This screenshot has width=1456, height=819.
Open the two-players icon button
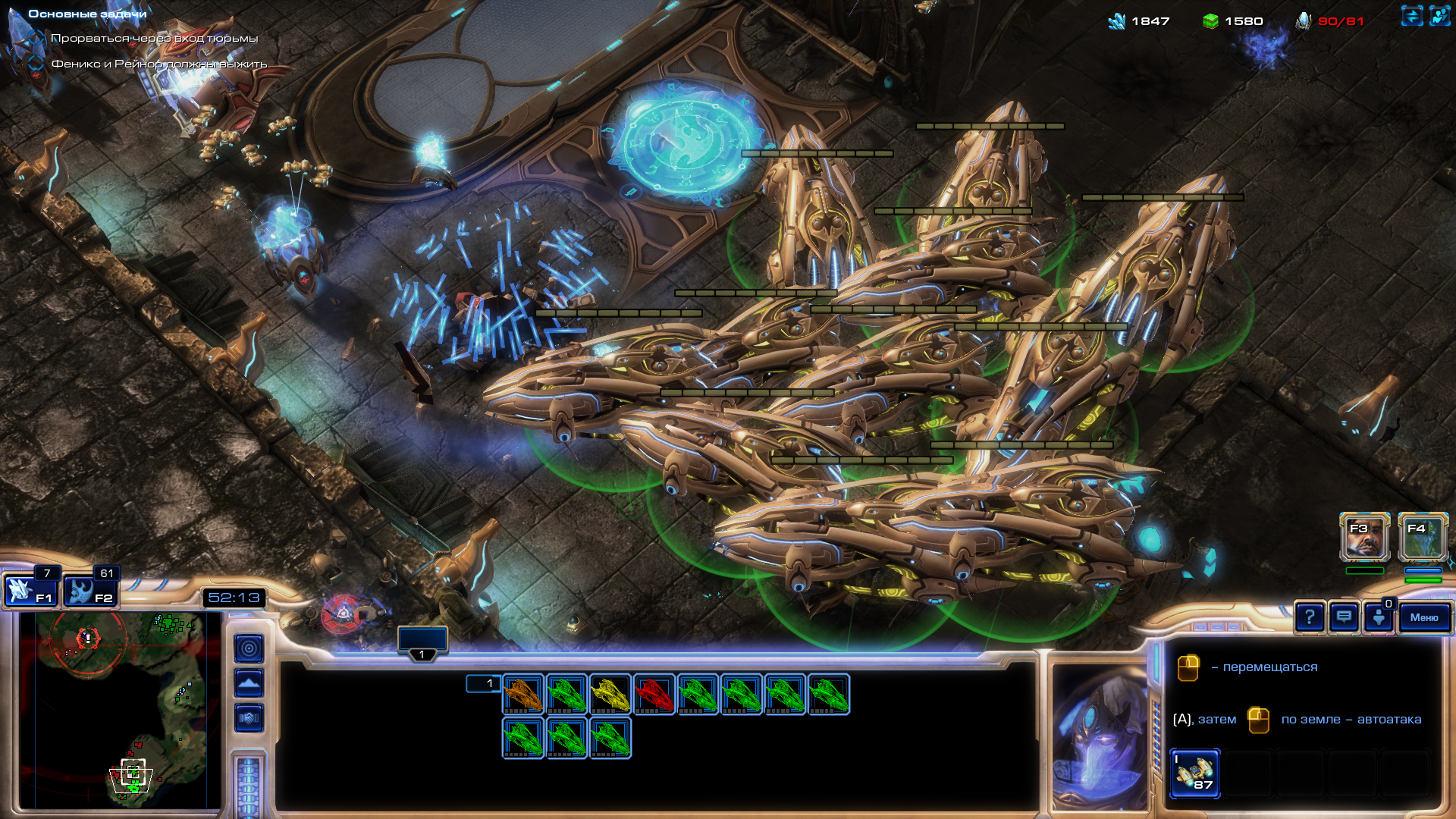[x=1439, y=16]
